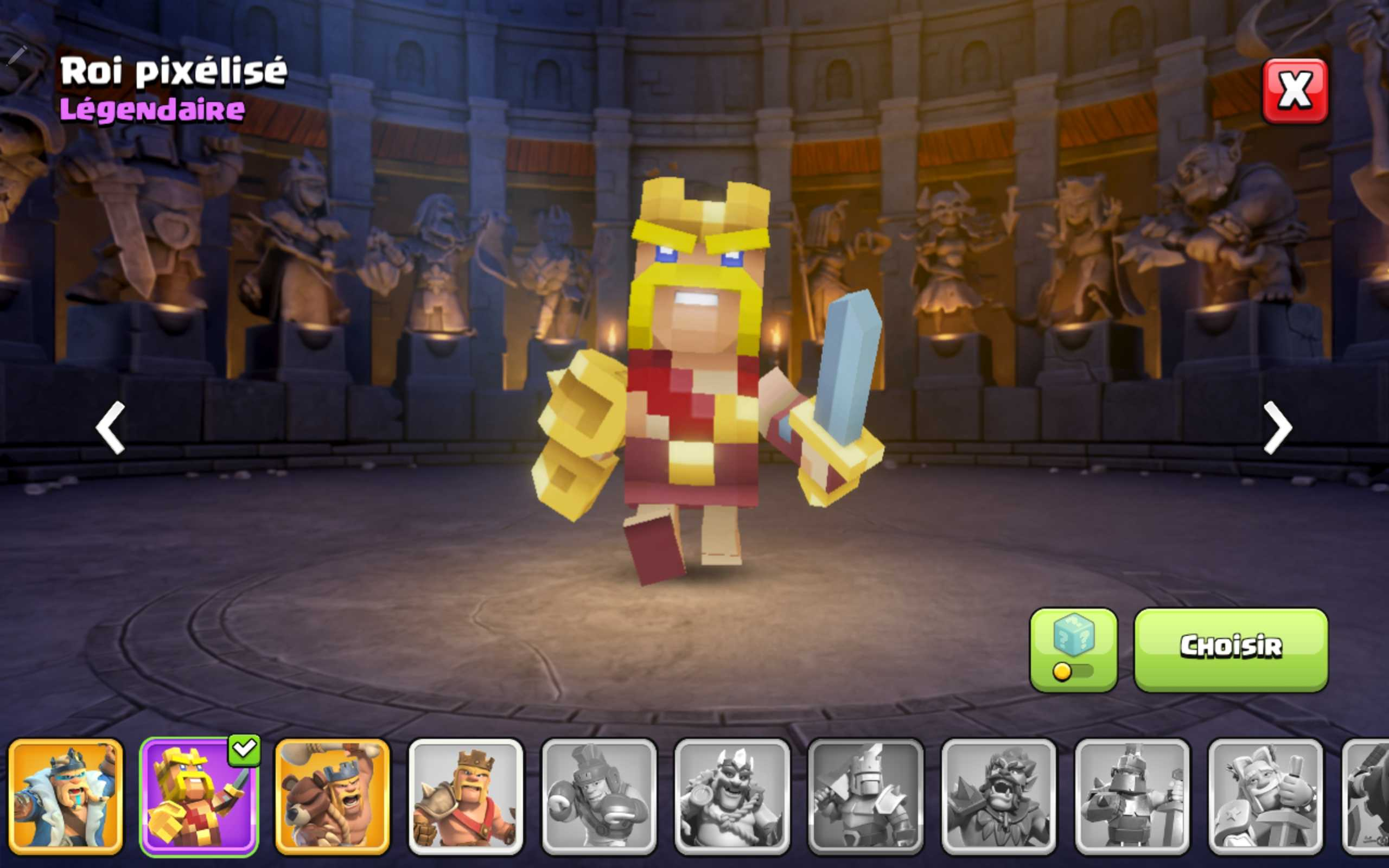The width and height of the screenshot is (1389, 868).
Task: Show the previous skin with left arrow
Action: 110,427
